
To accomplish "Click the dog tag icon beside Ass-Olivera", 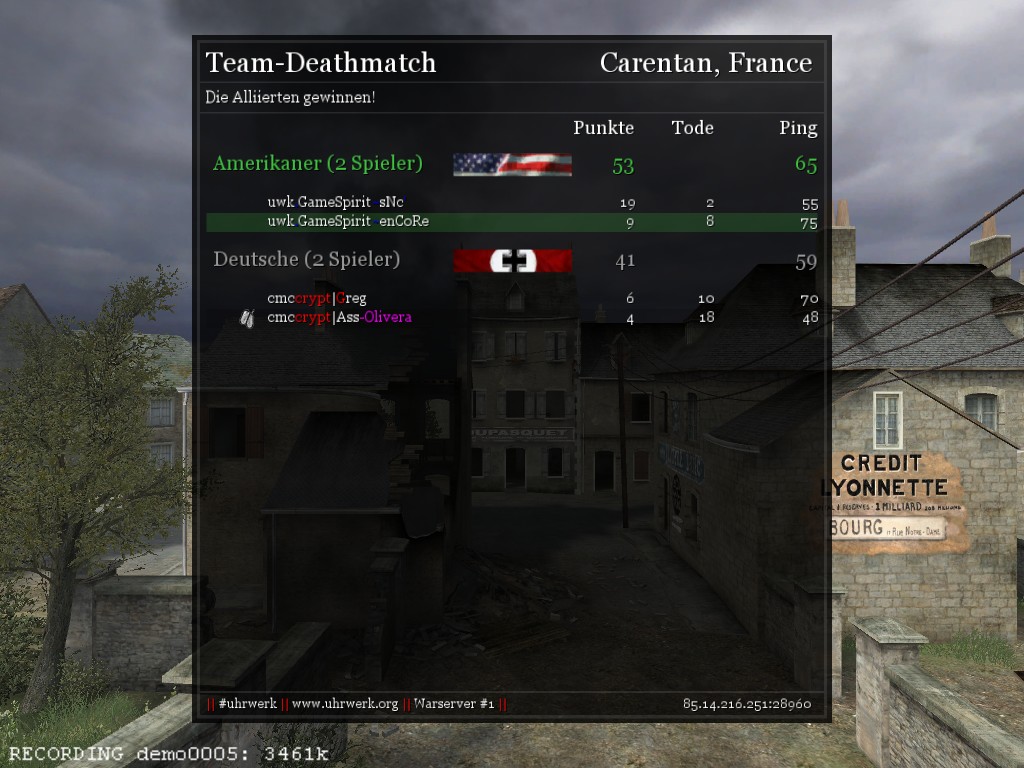I will [x=248, y=318].
